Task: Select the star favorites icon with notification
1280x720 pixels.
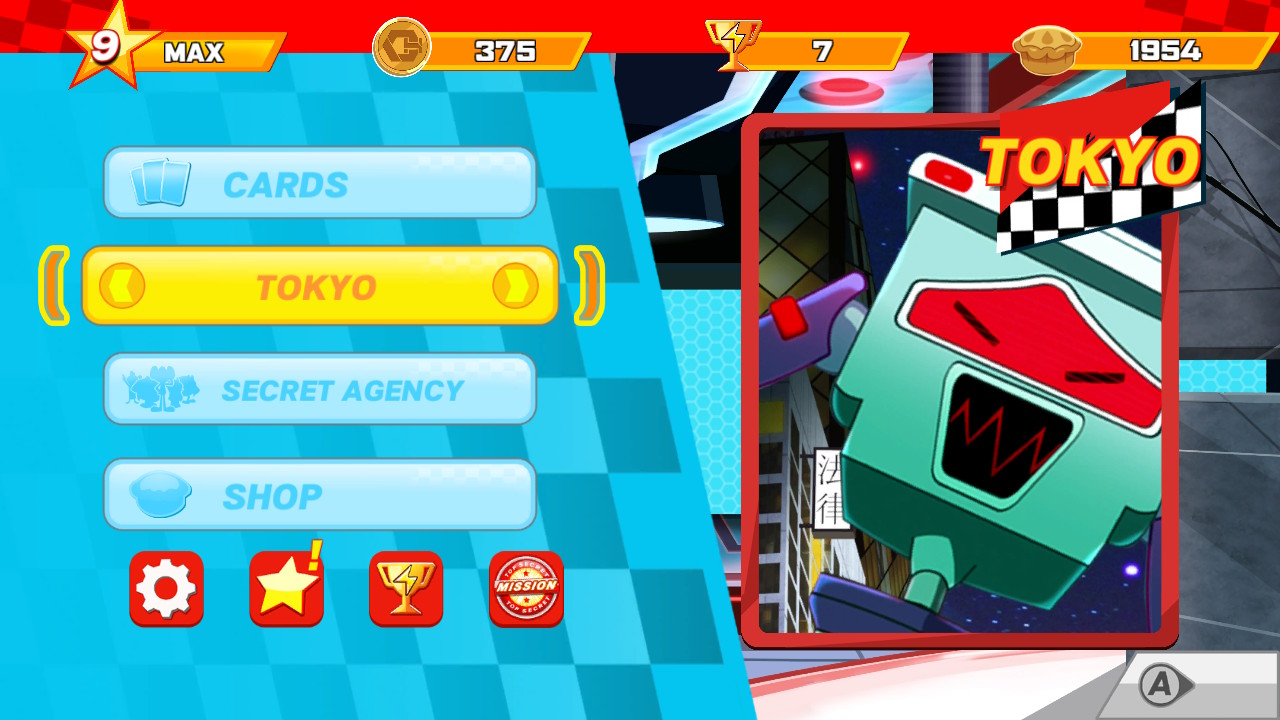Action: [x=286, y=589]
